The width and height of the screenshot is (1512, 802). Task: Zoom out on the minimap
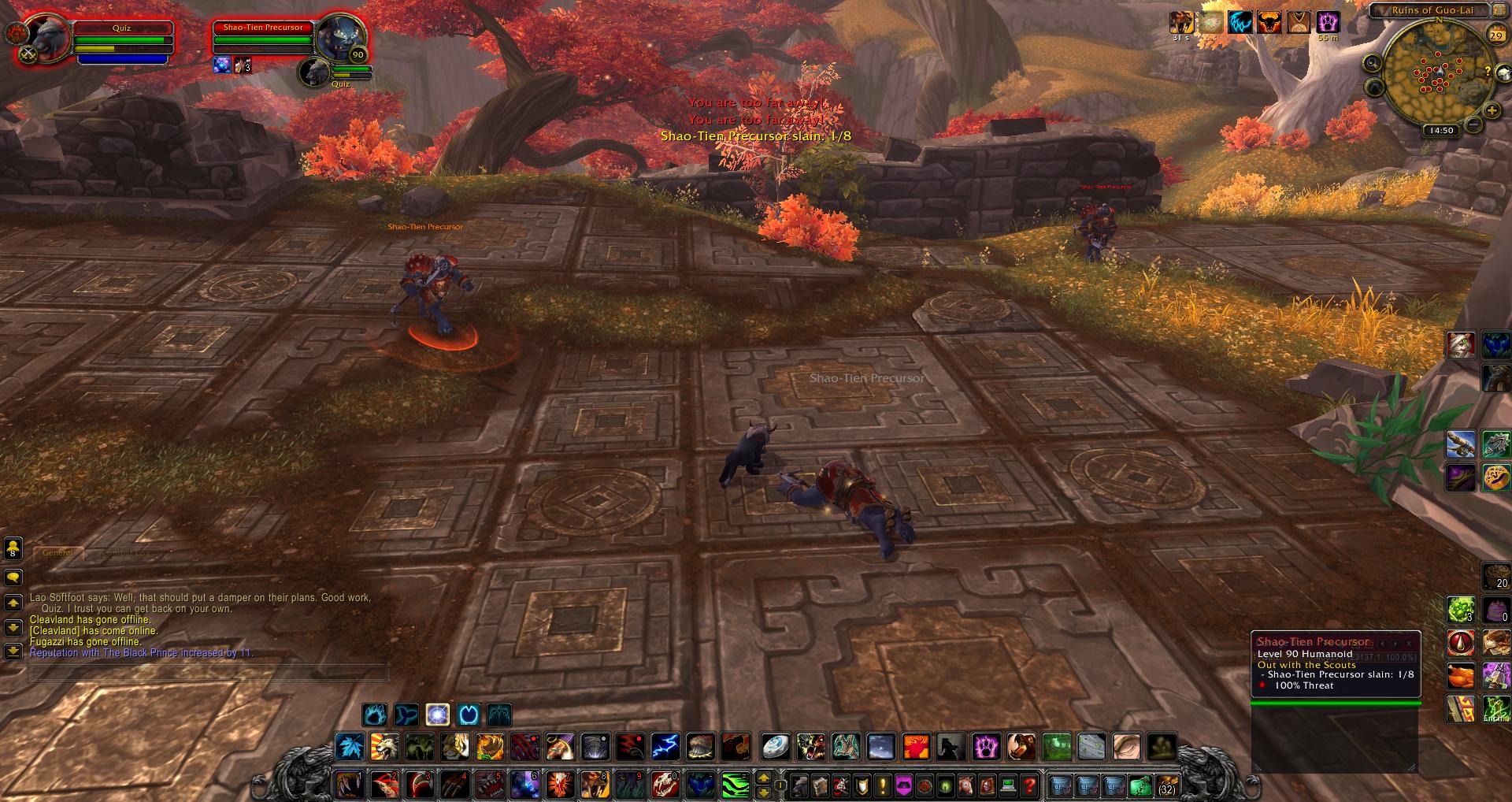point(1473,124)
